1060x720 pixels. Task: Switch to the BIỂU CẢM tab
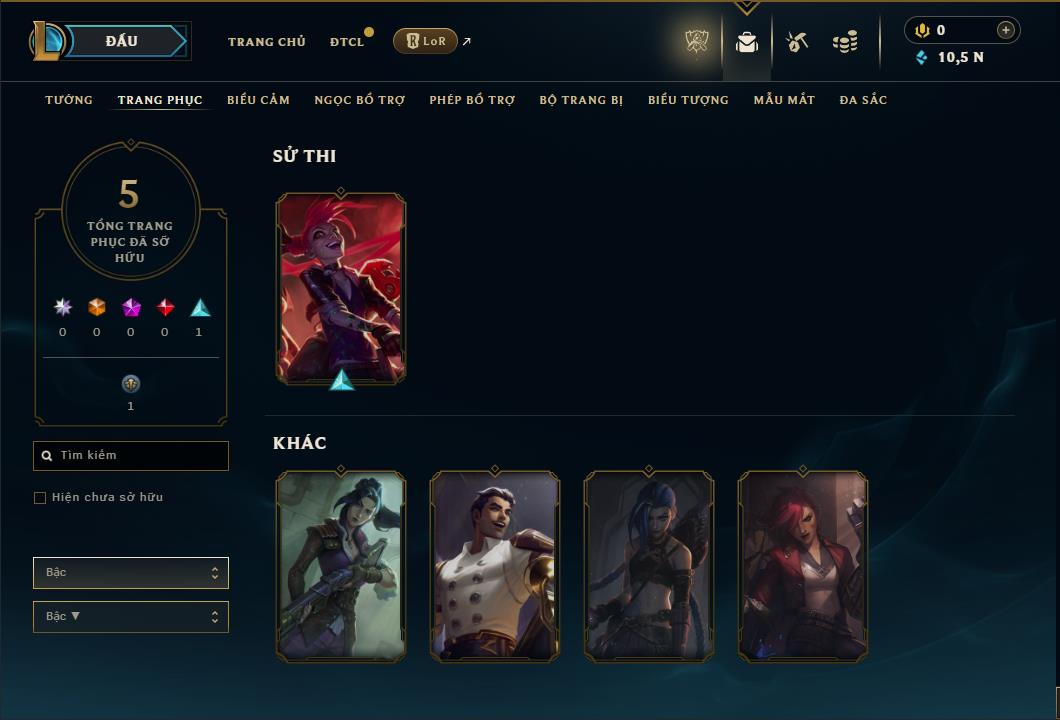click(x=258, y=100)
